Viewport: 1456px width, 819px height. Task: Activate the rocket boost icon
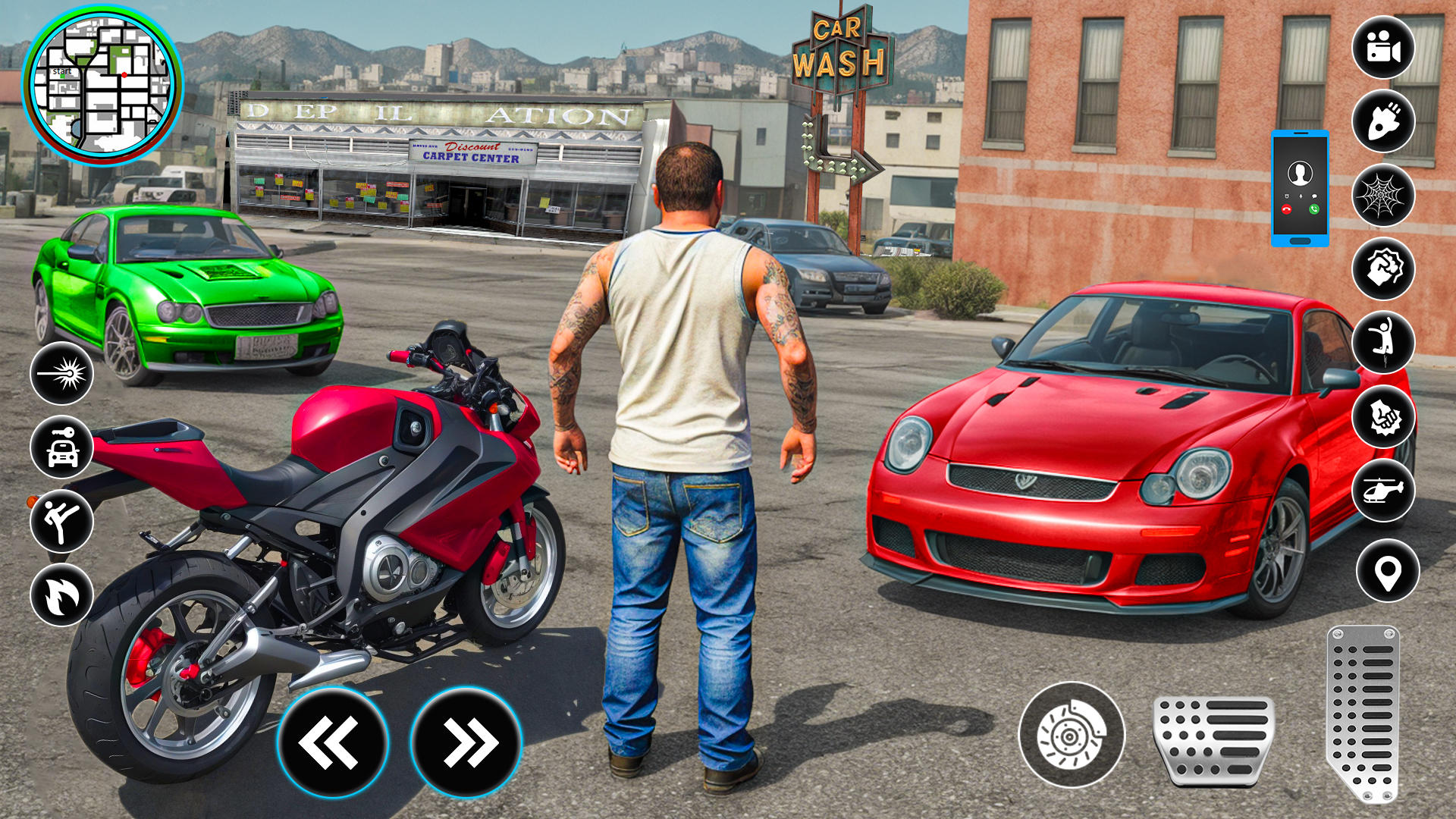click(1383, 121)
